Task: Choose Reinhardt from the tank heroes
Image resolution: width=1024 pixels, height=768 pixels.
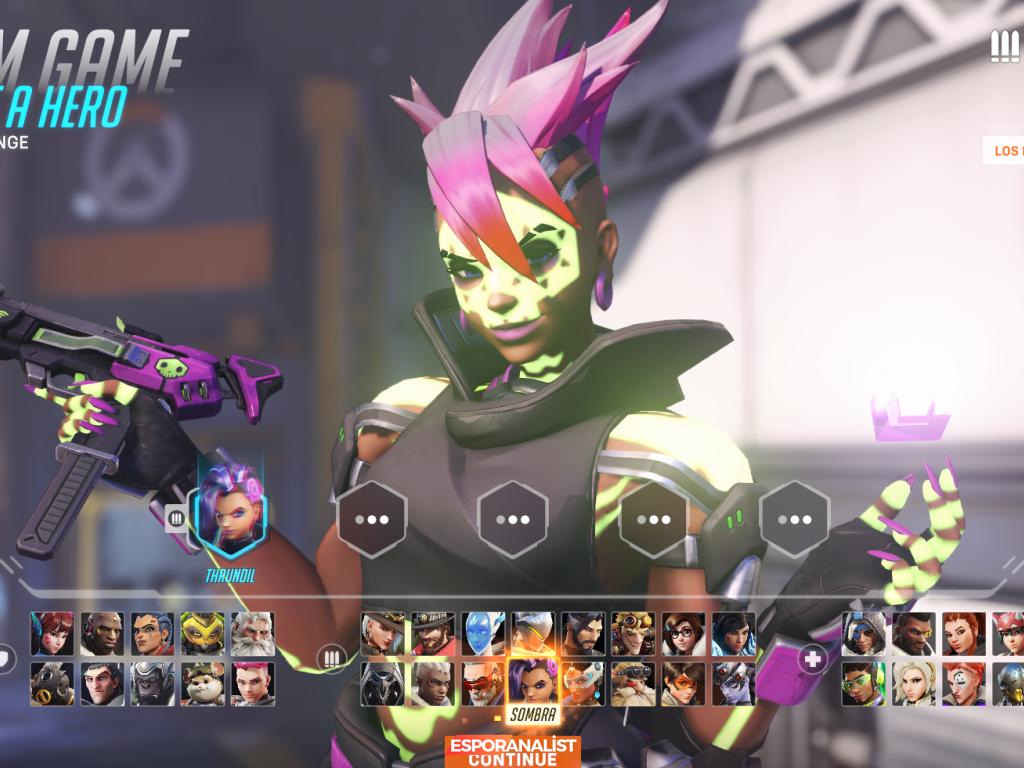Action: [252, 633]
